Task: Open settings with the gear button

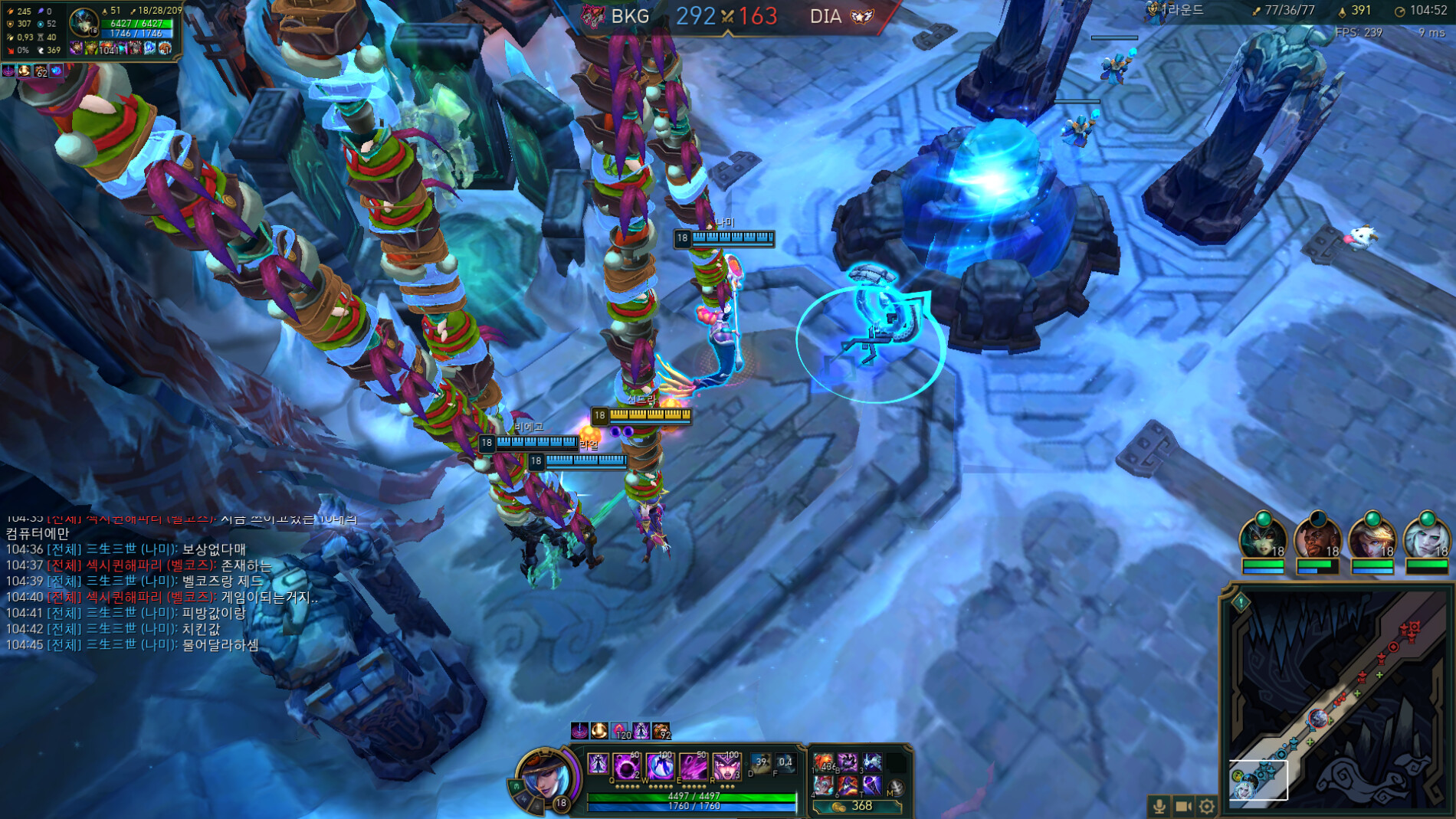Action: pos(1207,806)
